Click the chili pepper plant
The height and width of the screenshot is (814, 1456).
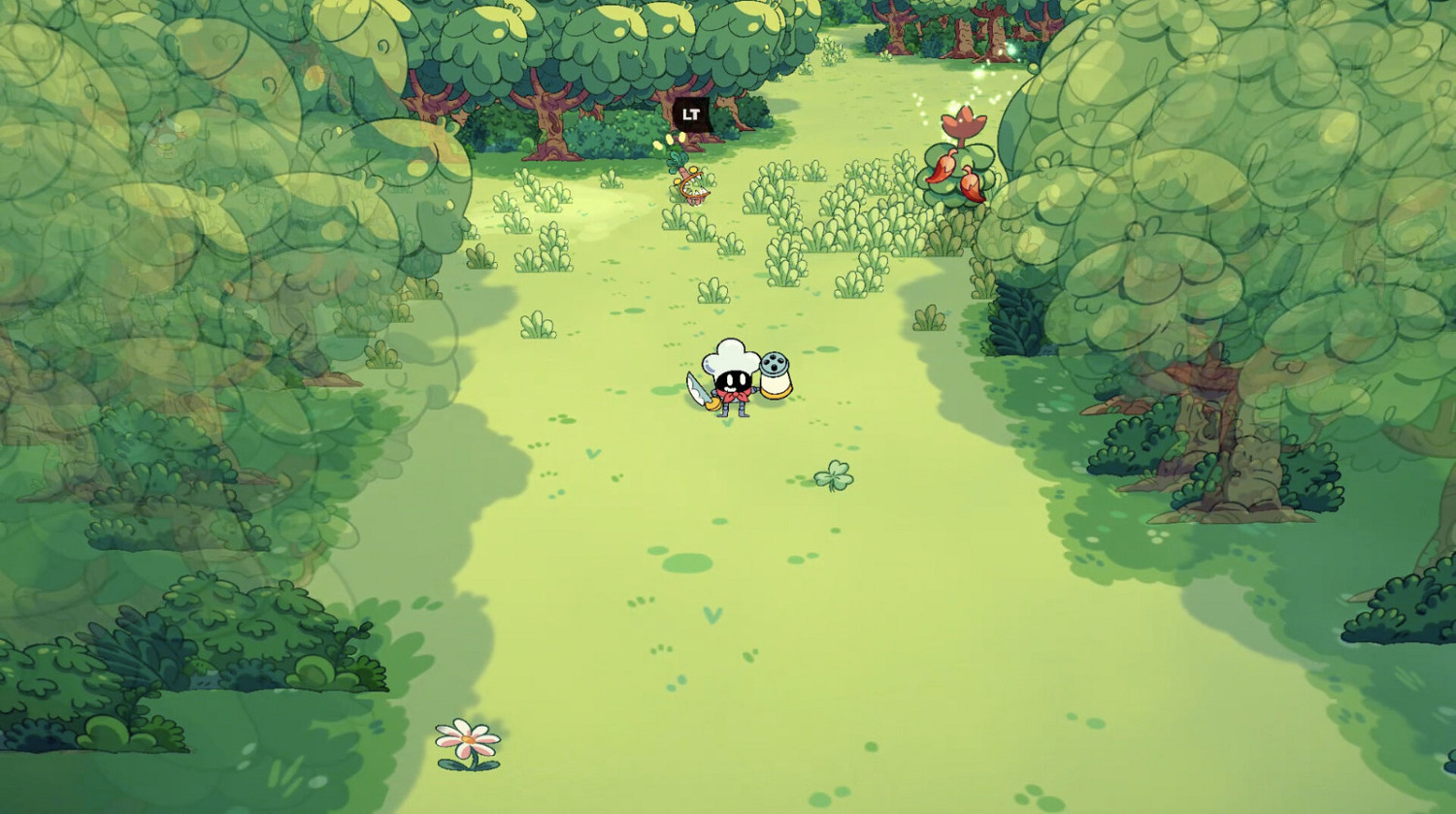pos(956,165)
